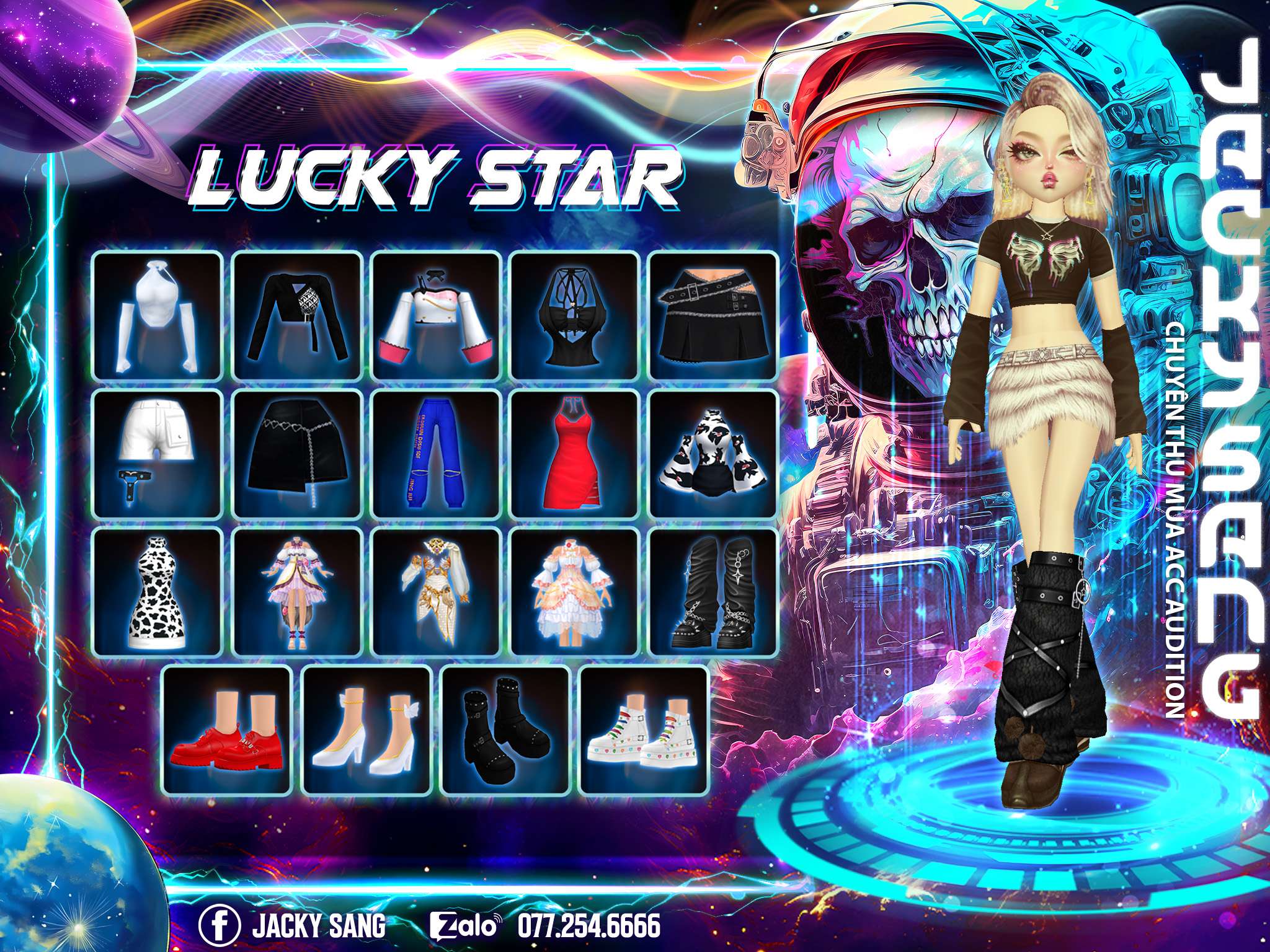The width and height of the screenshot is (1270, 952).
Task: Choose the blue jogger pants
Action: point(436,454)
